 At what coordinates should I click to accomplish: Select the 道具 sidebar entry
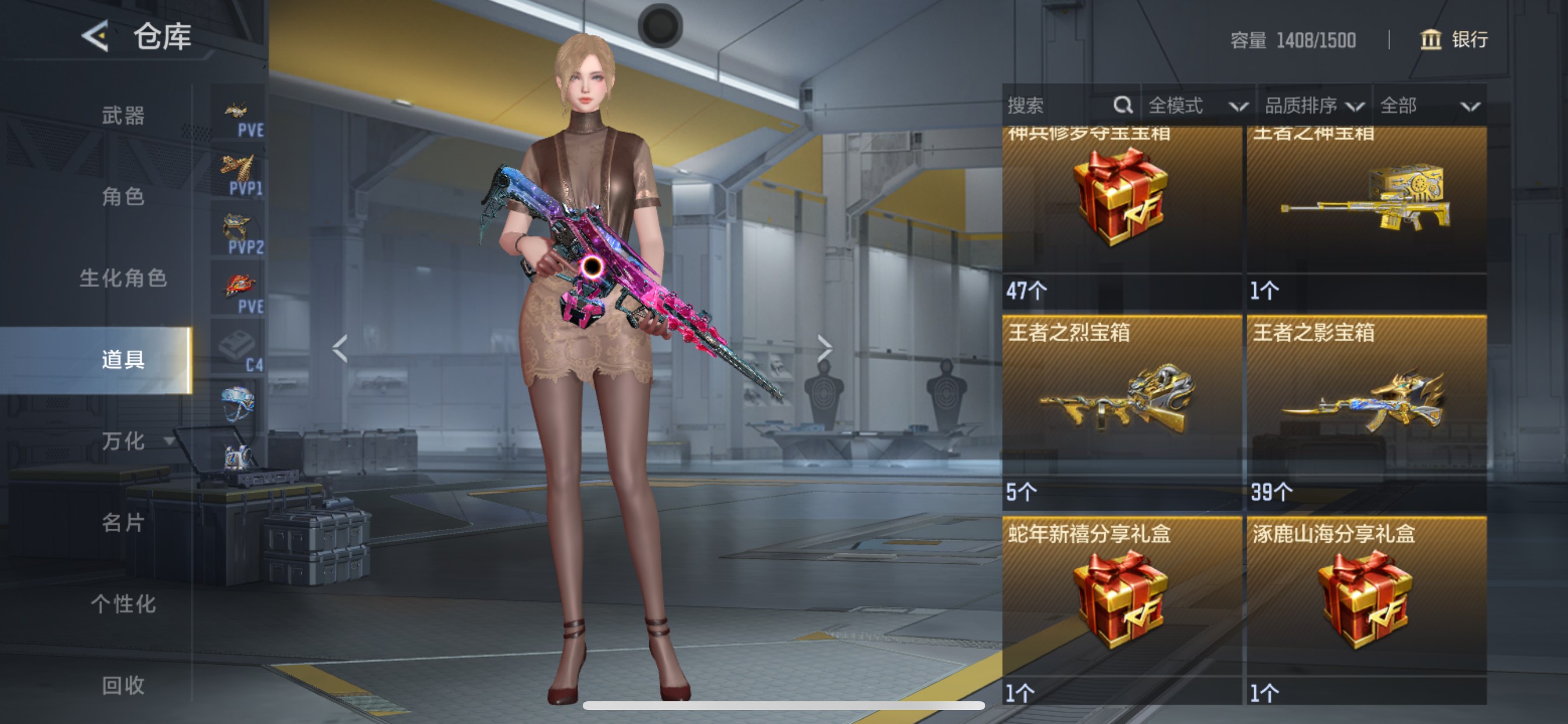click(122, 360)
